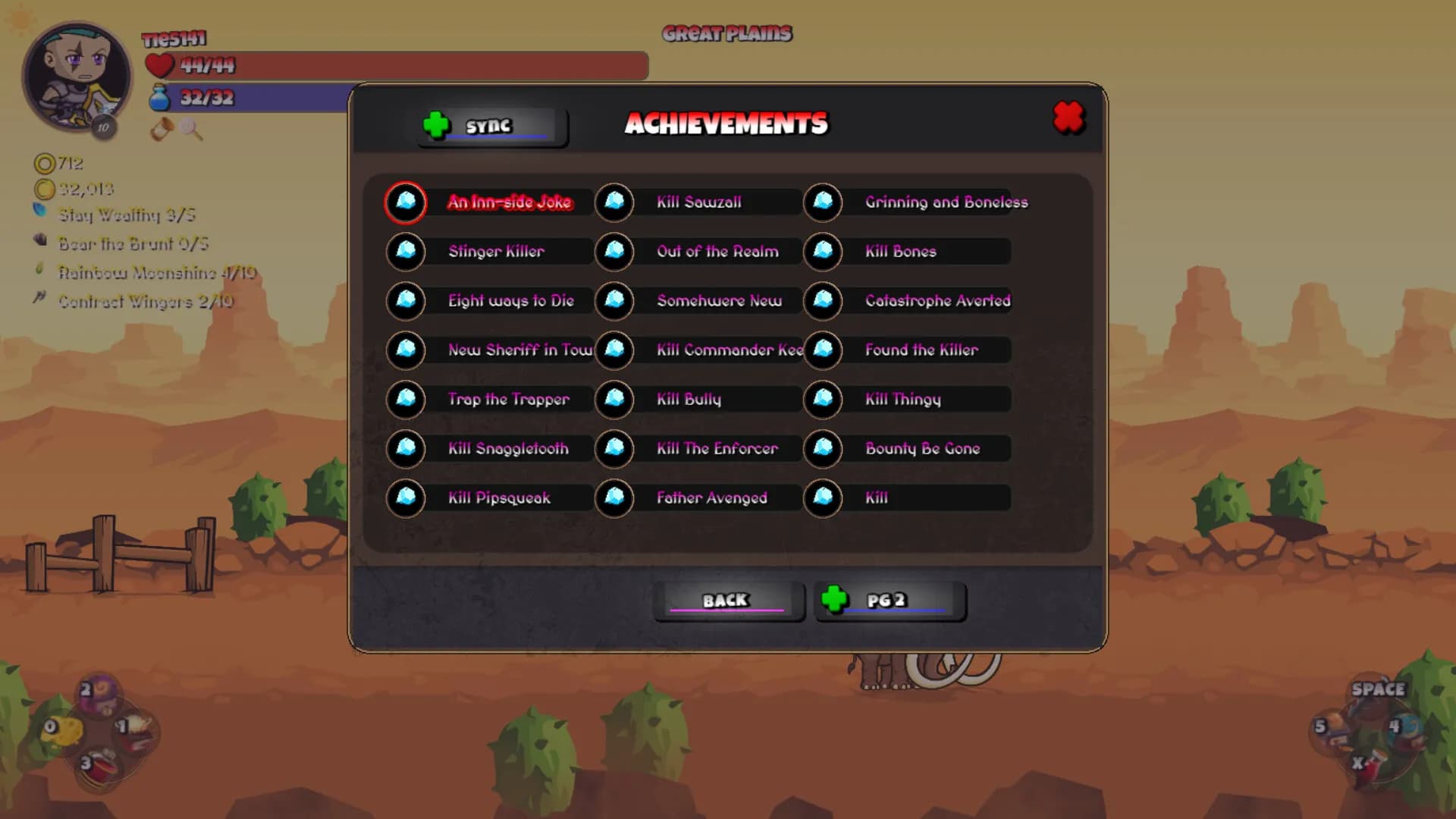Select the blue orb on ability slot 4
Image resolution: width=1456 pixels, height=819 pixels.
tap(1406, 728)
